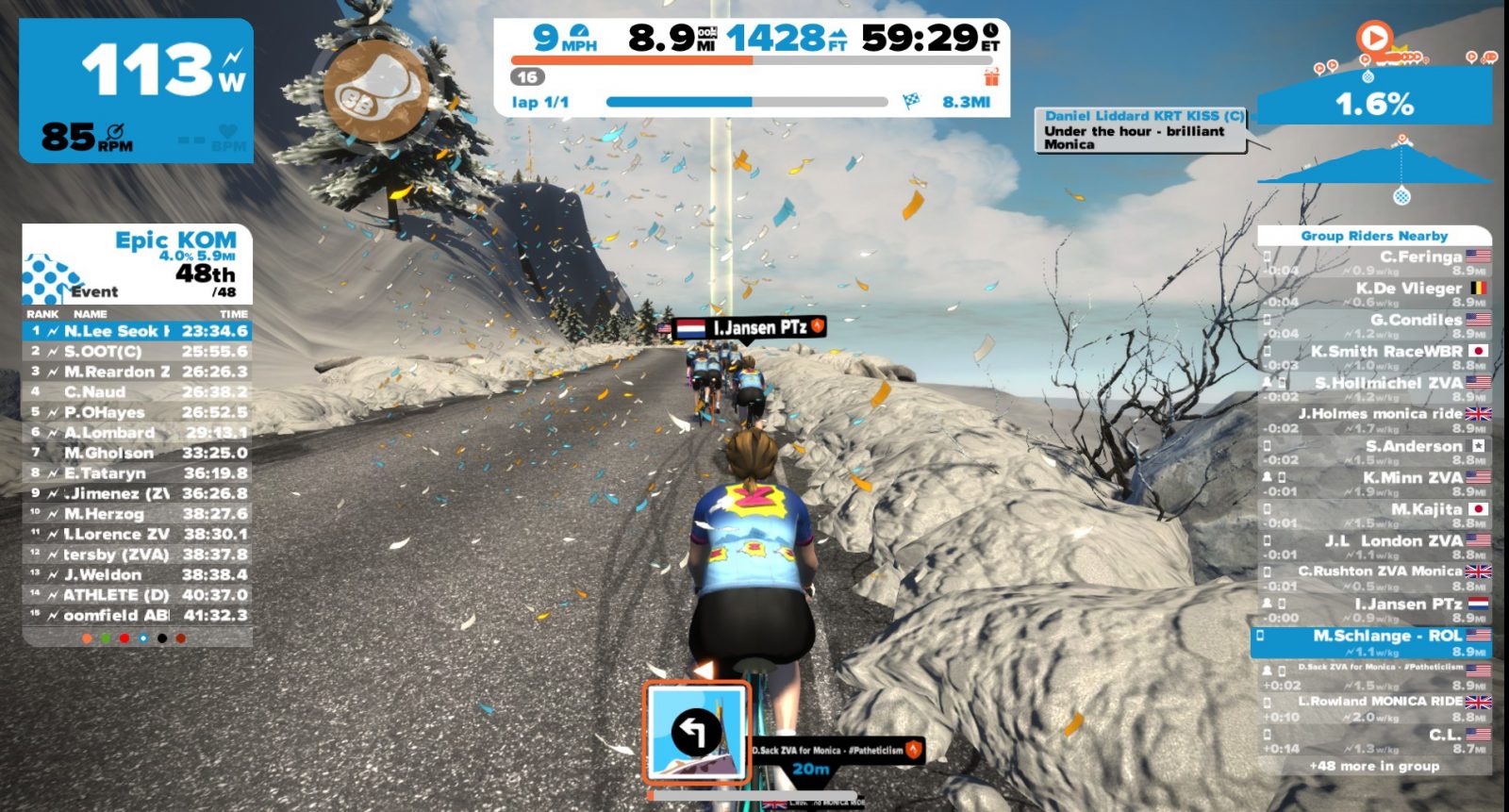Activate the power-up in the circular ring
Viewport: 1509px width, 812px height.
(375, 92)
